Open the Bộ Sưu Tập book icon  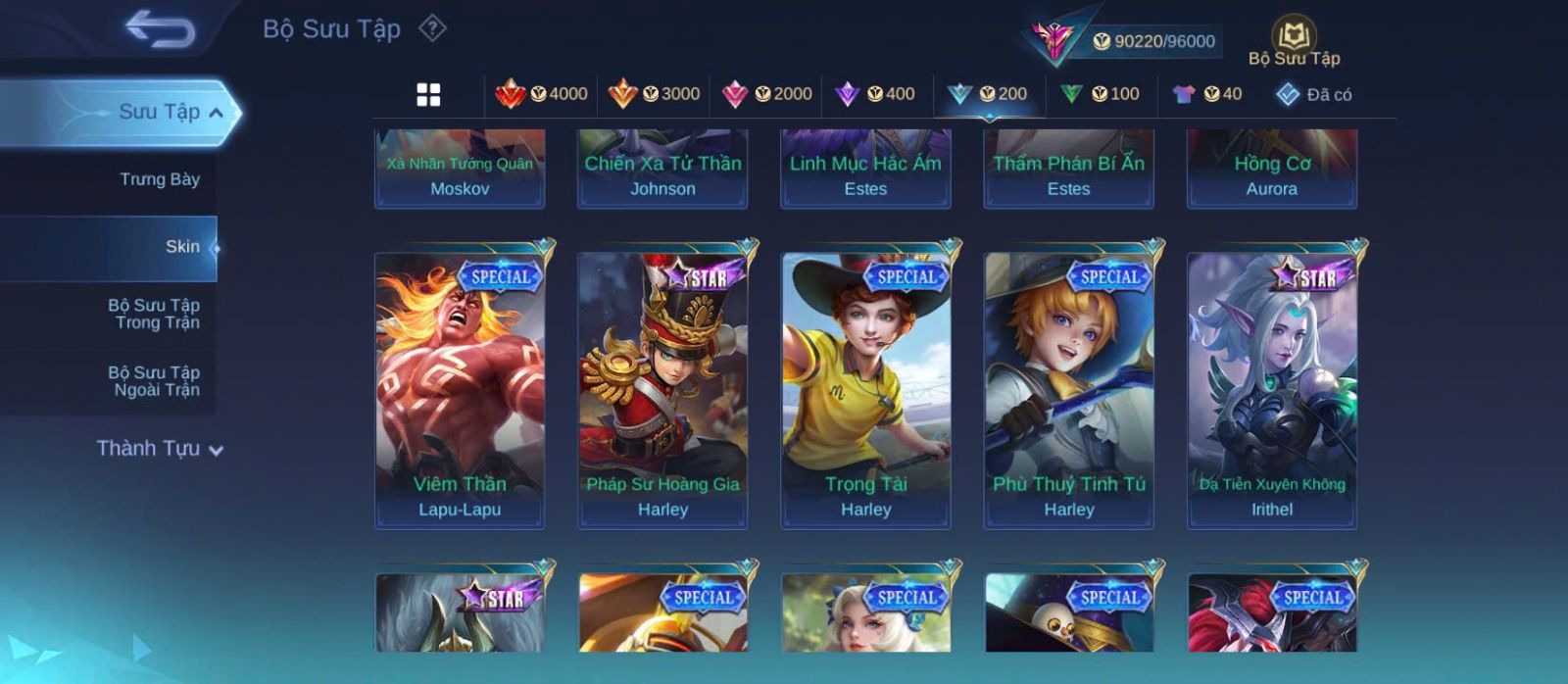point(1294,40)
